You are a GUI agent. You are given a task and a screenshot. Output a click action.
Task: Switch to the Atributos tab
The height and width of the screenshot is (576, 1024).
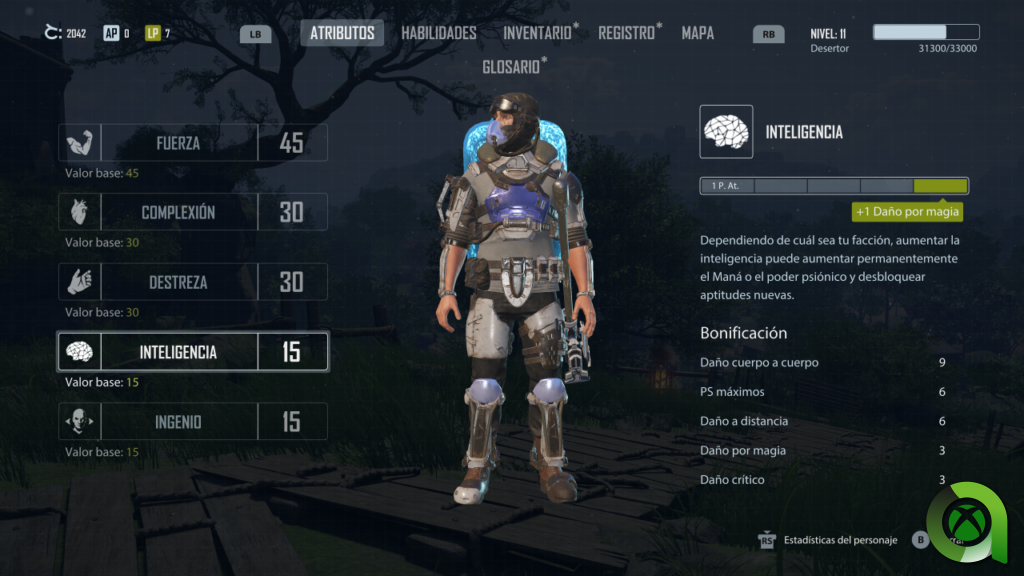(342, 33)
